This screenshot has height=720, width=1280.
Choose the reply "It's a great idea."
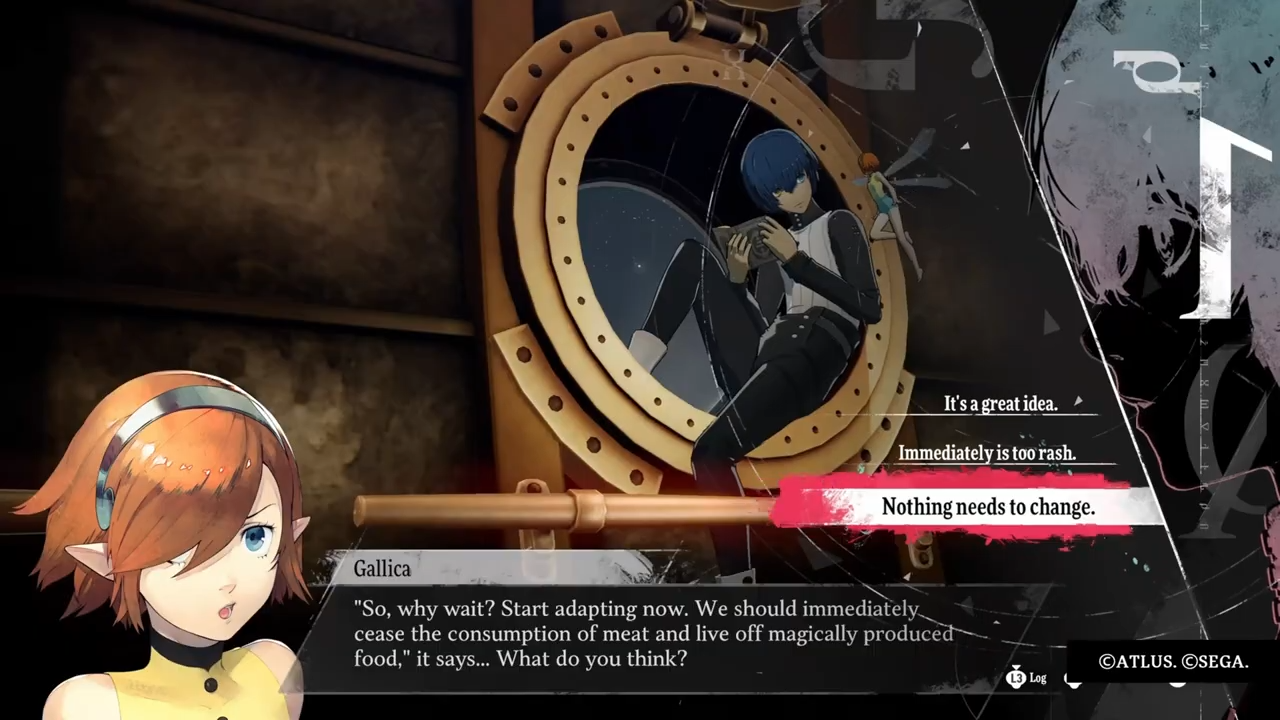[x=1000, y=404]
